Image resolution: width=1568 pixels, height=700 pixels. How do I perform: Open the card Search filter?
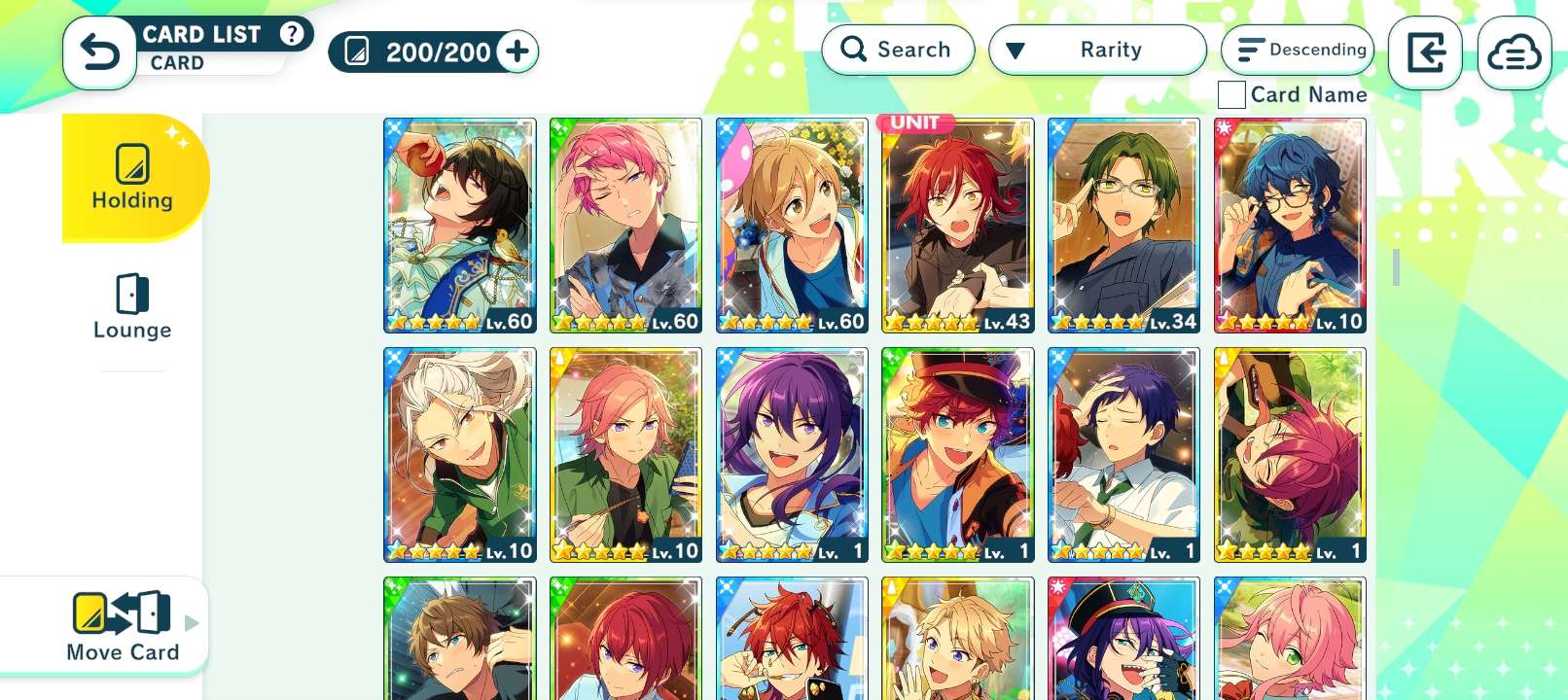coord(897,50)
